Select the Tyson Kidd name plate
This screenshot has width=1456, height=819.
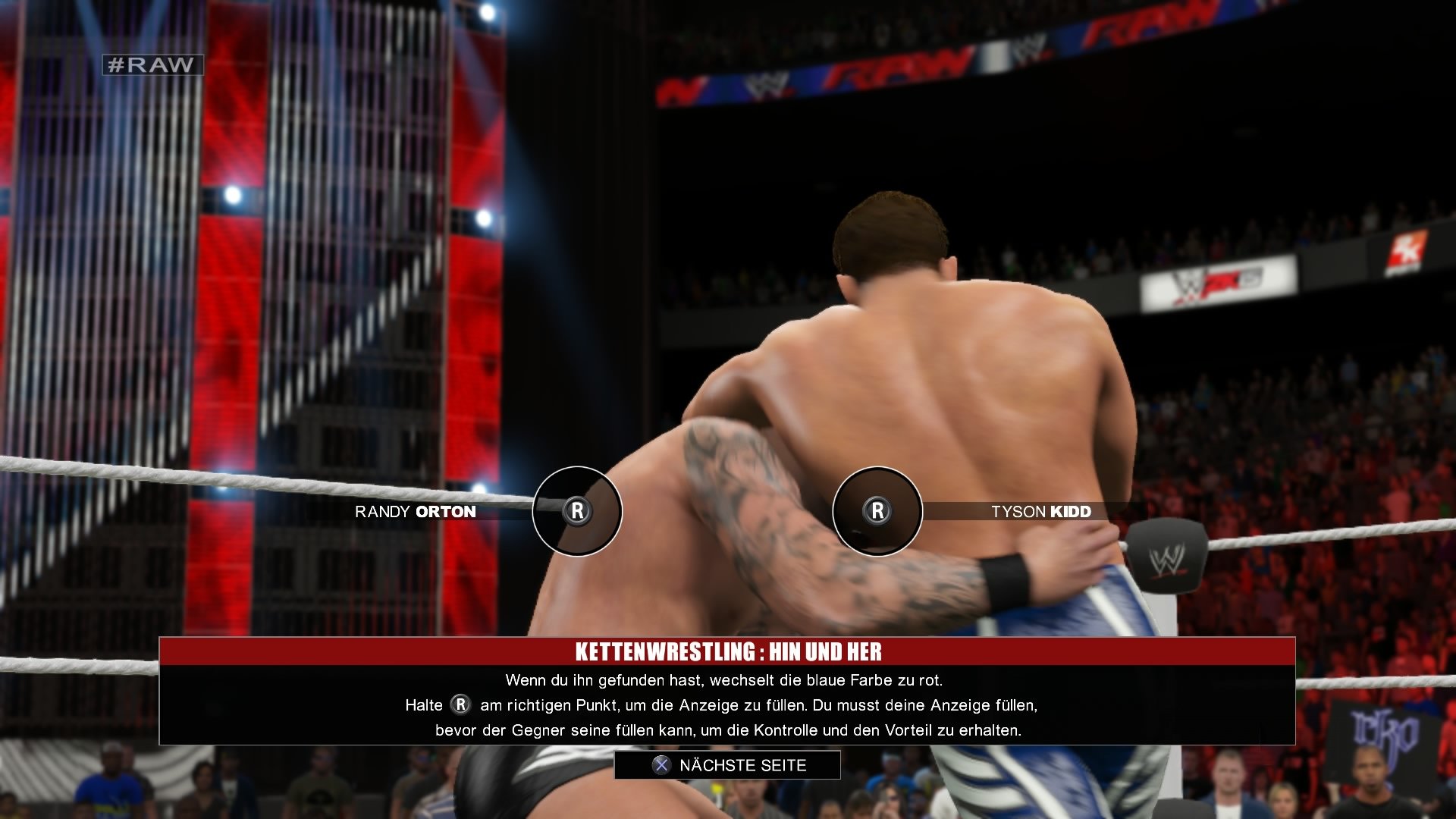(x=1040, y=511)
